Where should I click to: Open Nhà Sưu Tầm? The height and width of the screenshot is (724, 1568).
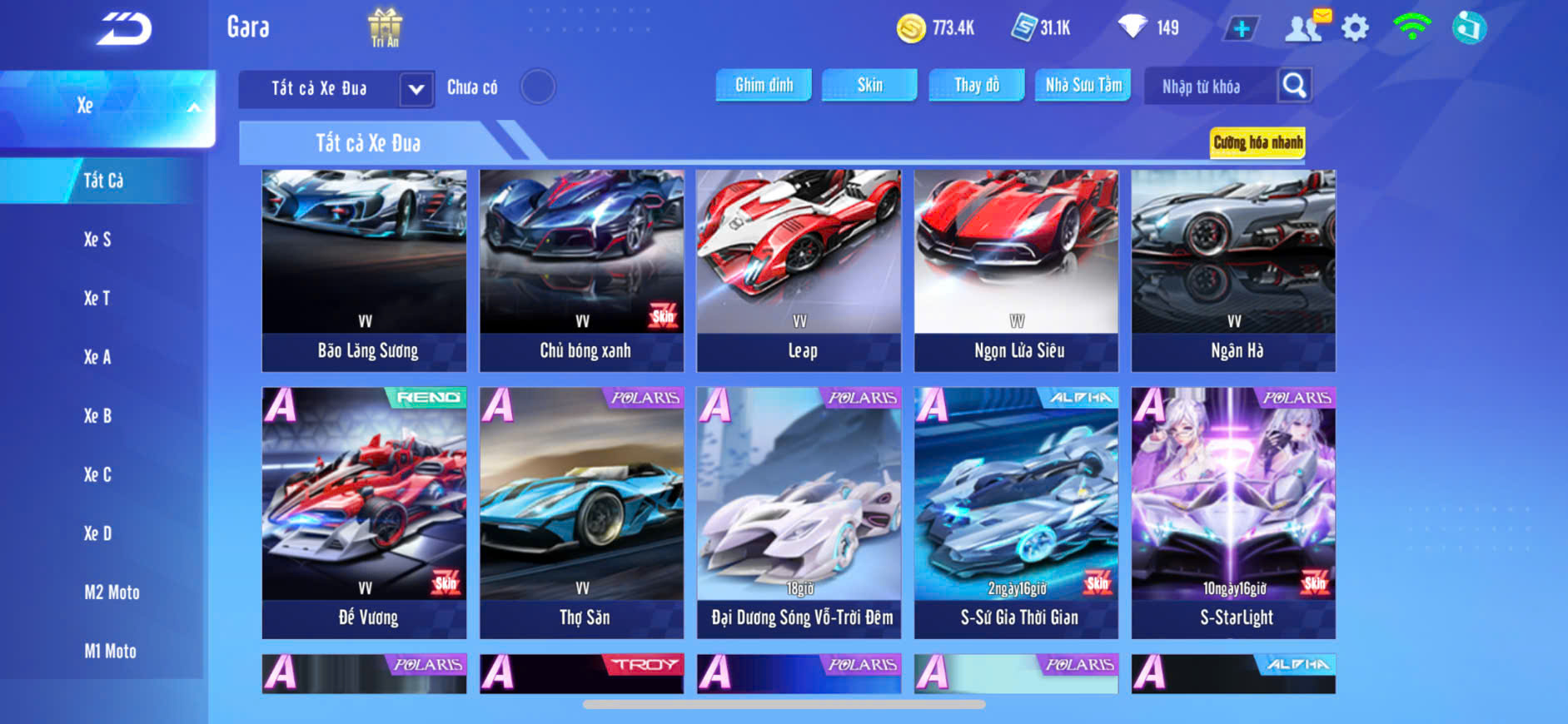coord(1083,85)
